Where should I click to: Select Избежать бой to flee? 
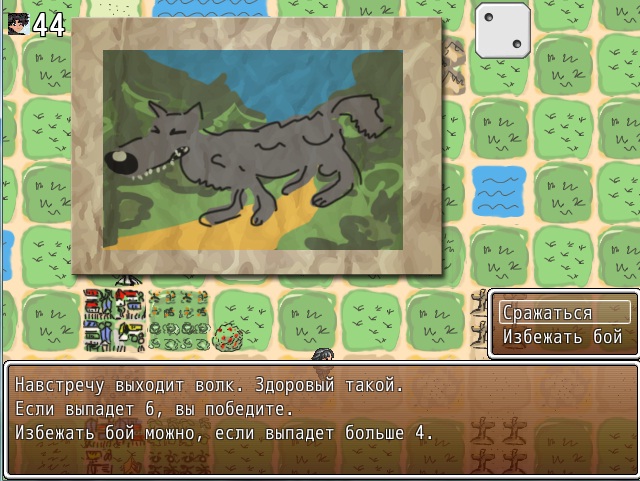click(x=564, y=337)
